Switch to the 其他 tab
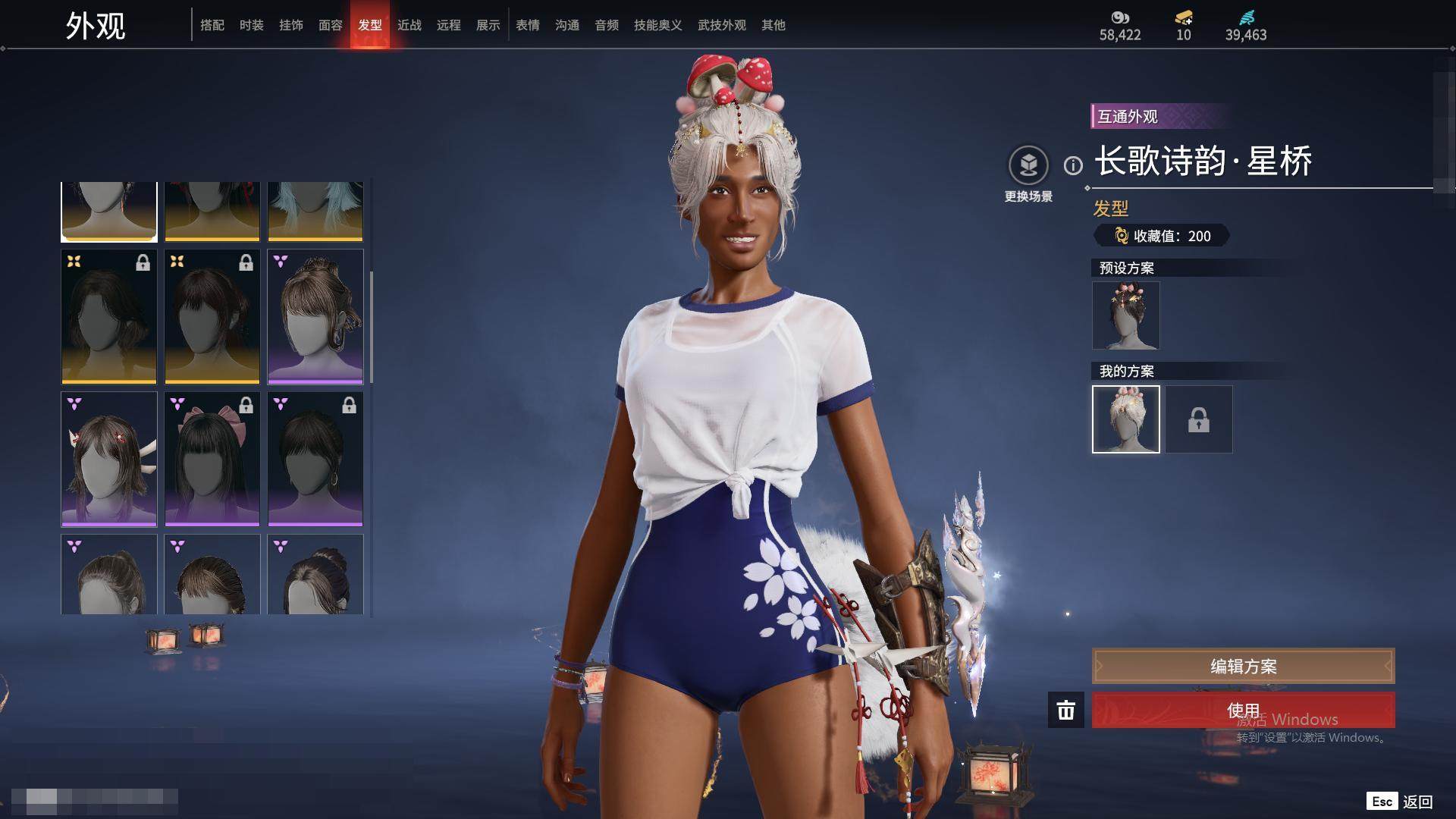 pyautogui.click(x=773, y=25)
